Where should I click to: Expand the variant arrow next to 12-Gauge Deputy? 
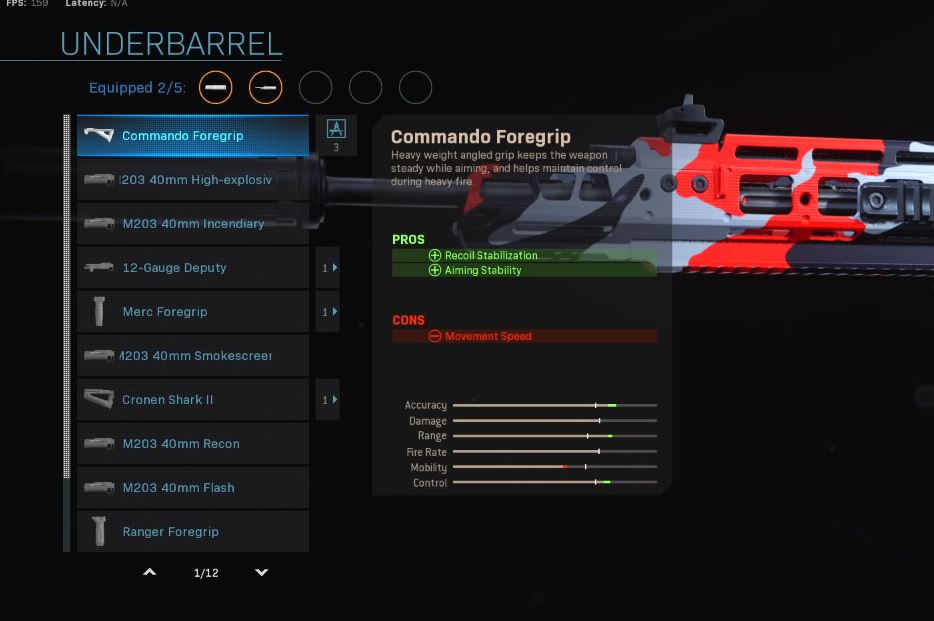point(329,268)
